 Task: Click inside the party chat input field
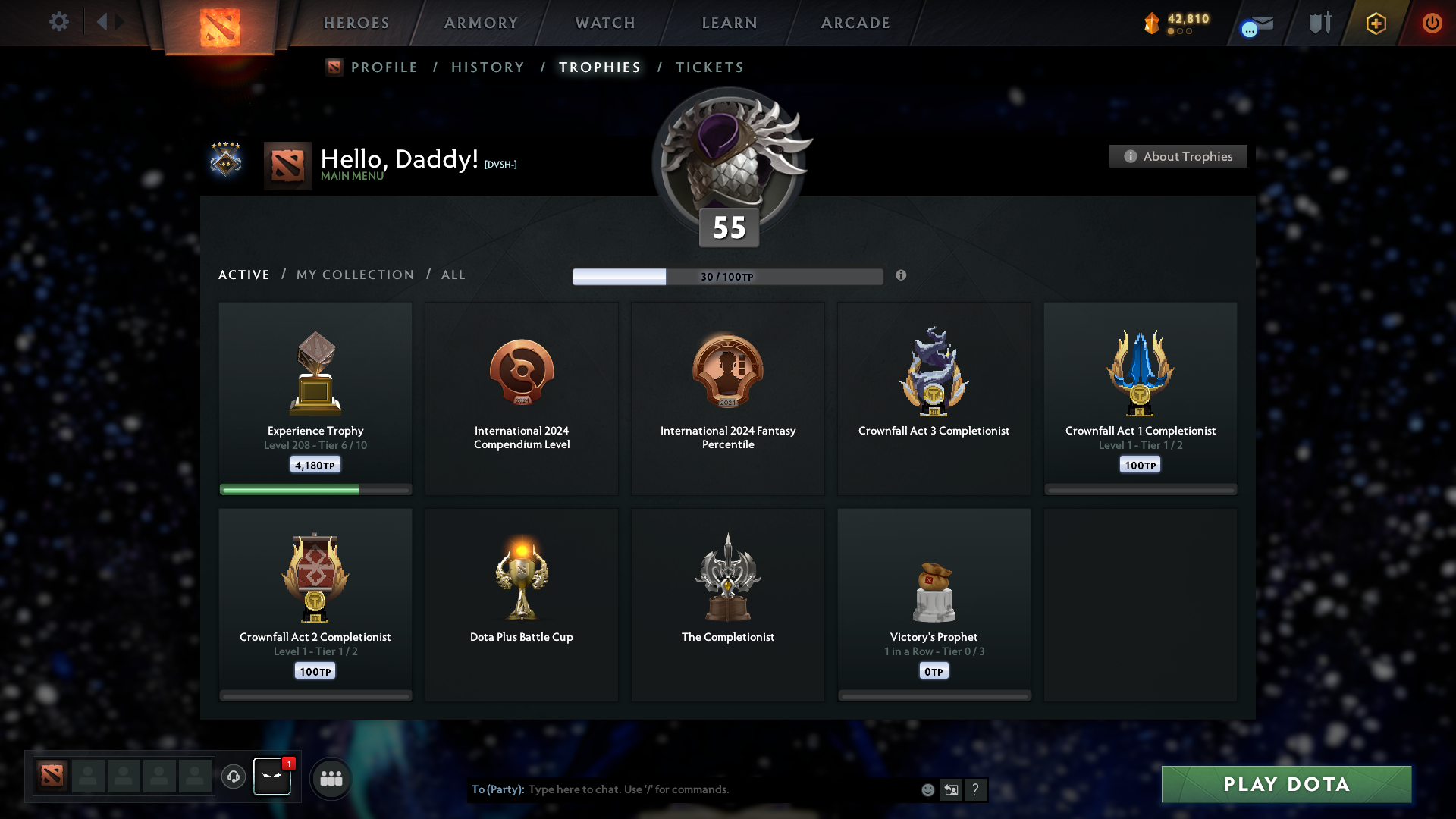click(x=682, y=789)
